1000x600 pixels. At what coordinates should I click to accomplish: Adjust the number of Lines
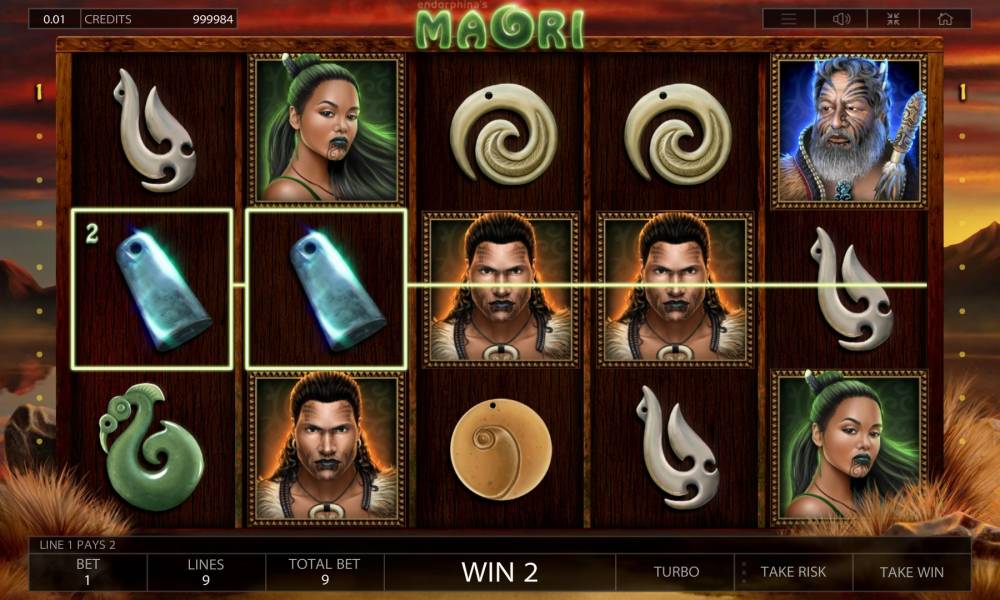tap(206, 572)
